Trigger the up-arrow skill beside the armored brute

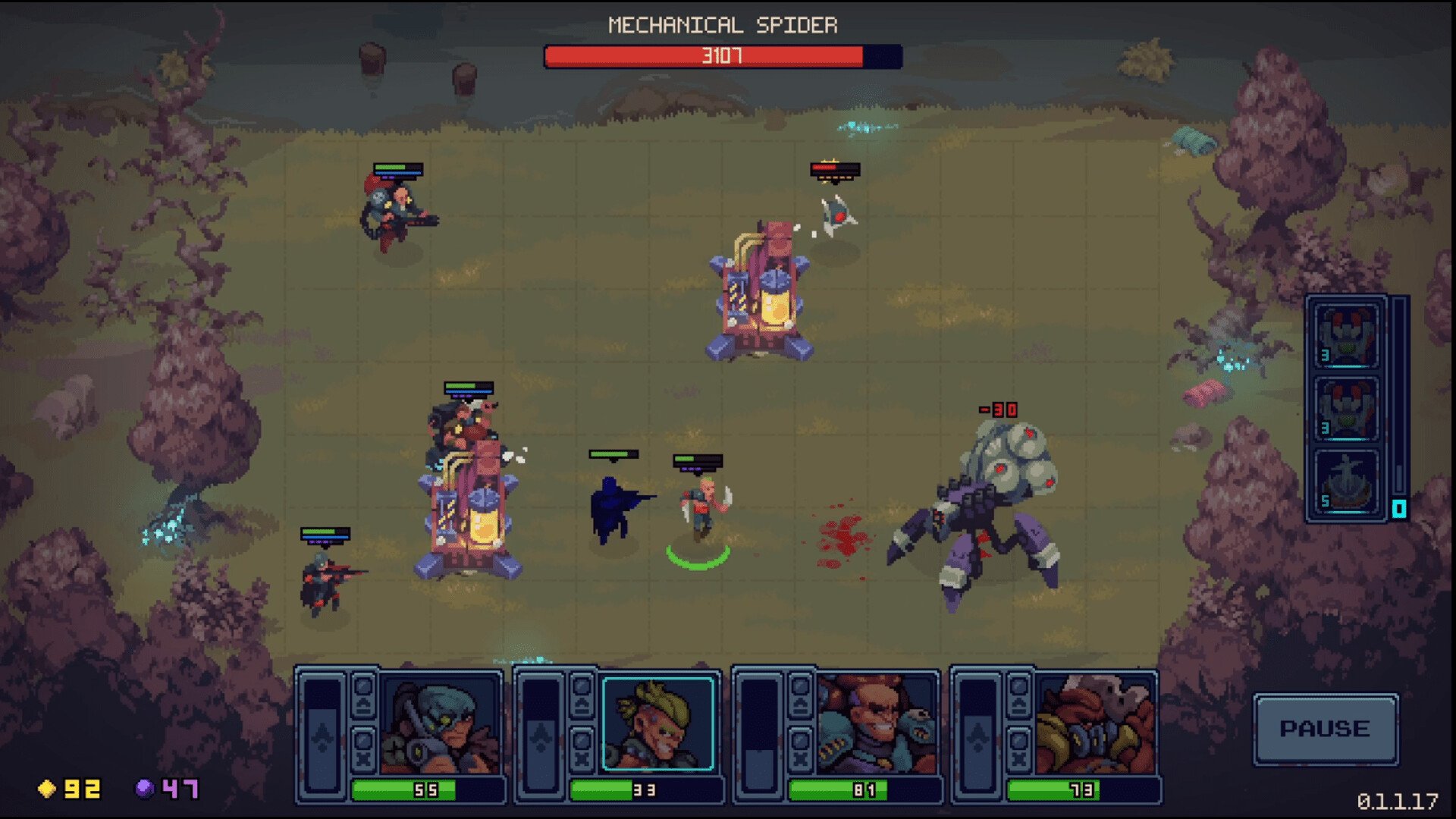click(801, 695)
